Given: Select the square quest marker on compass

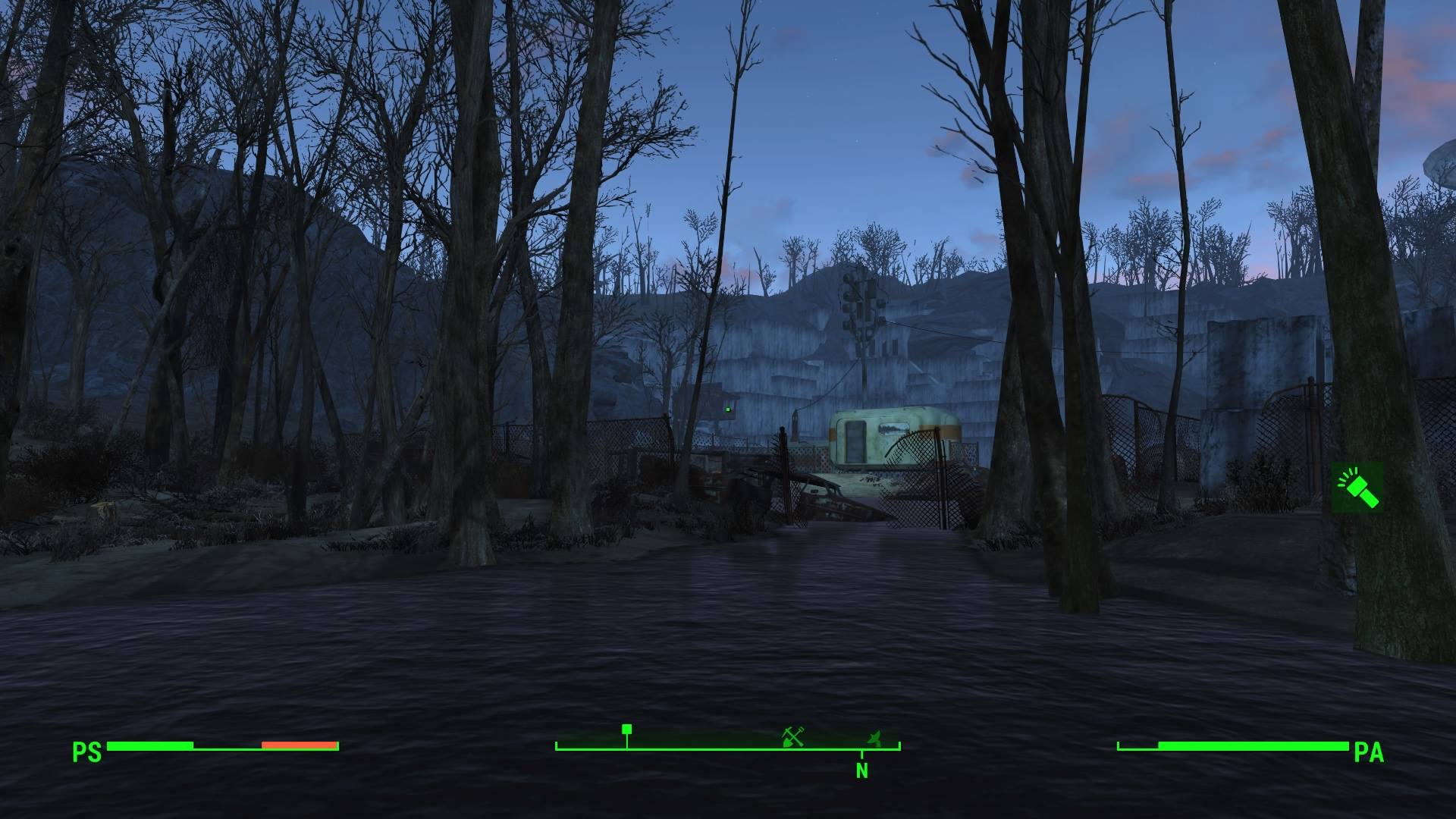Looking at the screenshot, I should pyautogui.click(x=626, y=730).
